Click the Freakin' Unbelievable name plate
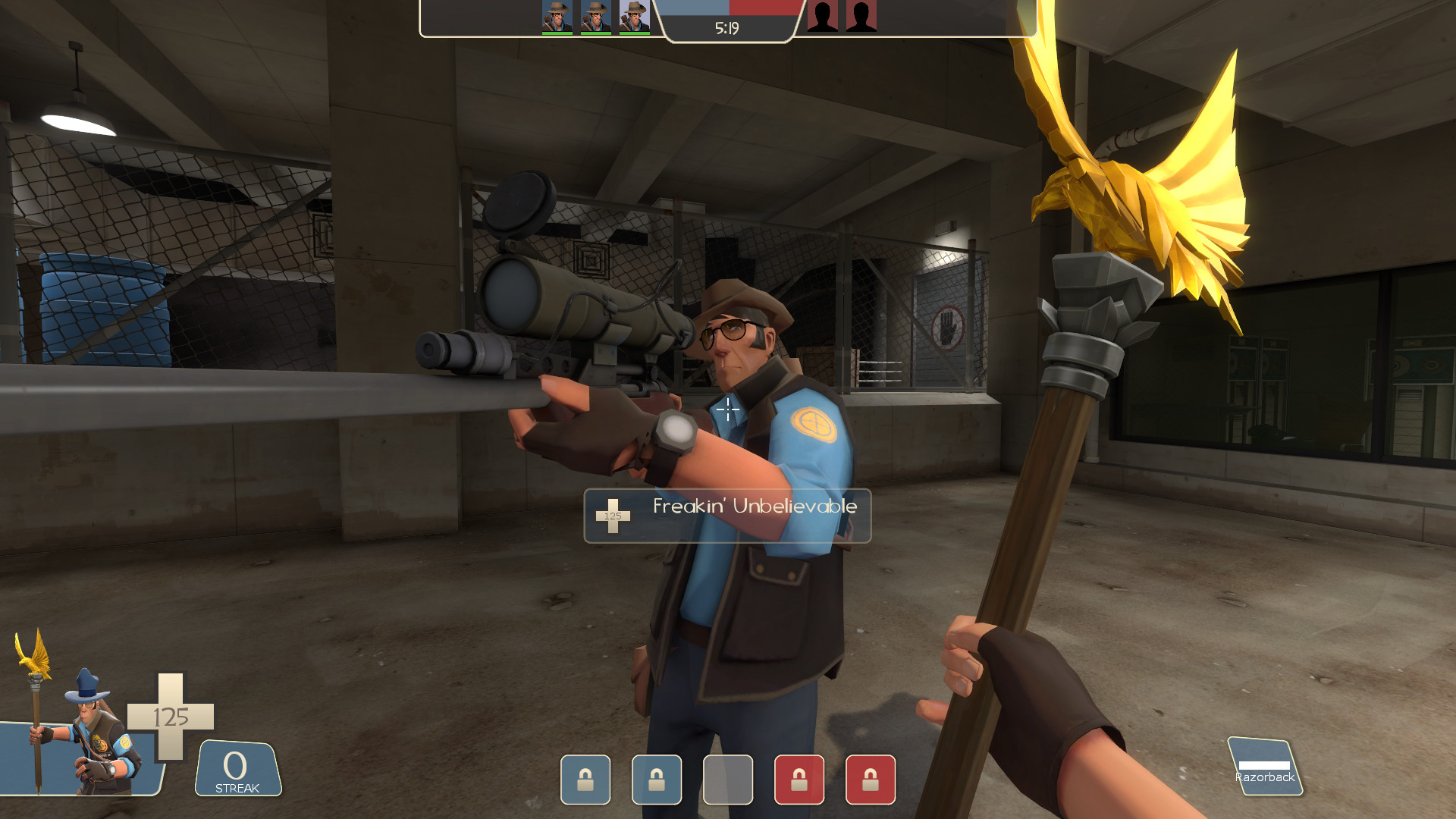This screenshot has height=819, width=1456. pos(753,507)
